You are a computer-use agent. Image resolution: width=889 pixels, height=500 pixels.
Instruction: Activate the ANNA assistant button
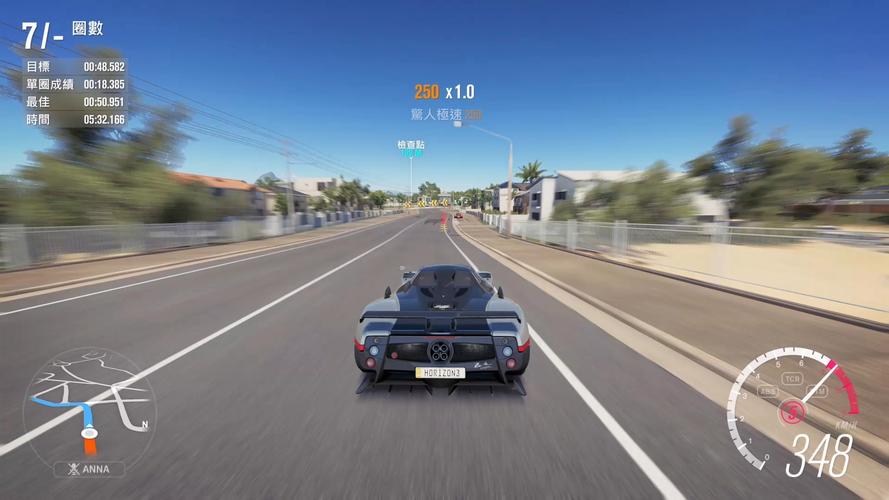click(89, 469)
